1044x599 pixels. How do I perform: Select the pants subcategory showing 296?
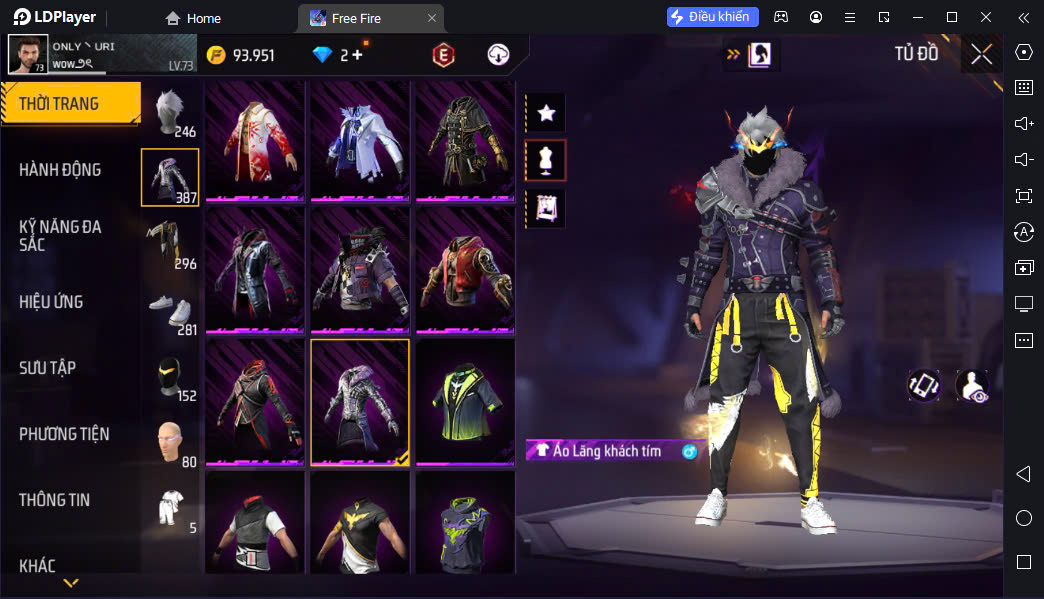tap(170, 244)
